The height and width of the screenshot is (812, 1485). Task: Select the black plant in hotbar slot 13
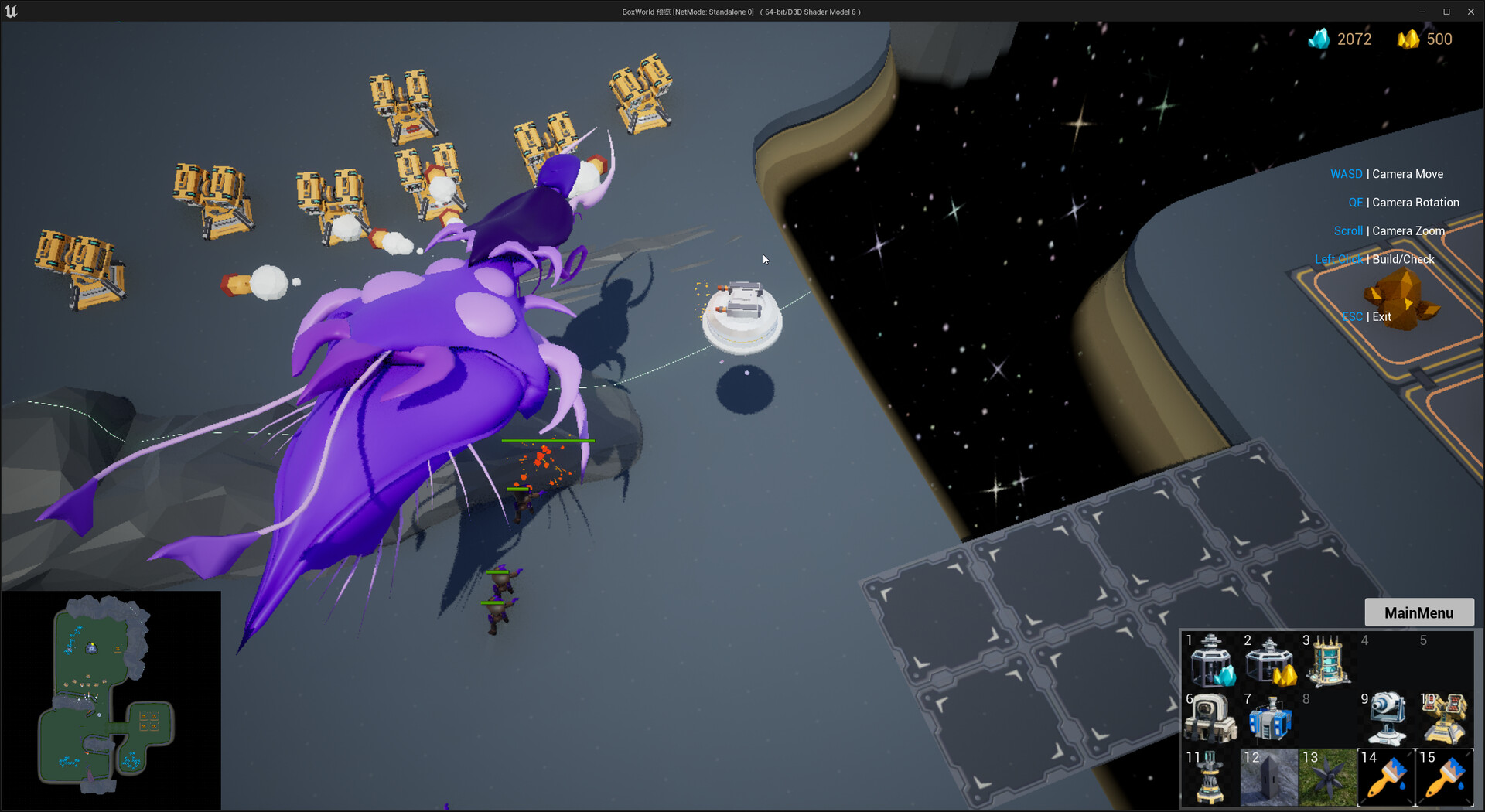coord(1328,777)
